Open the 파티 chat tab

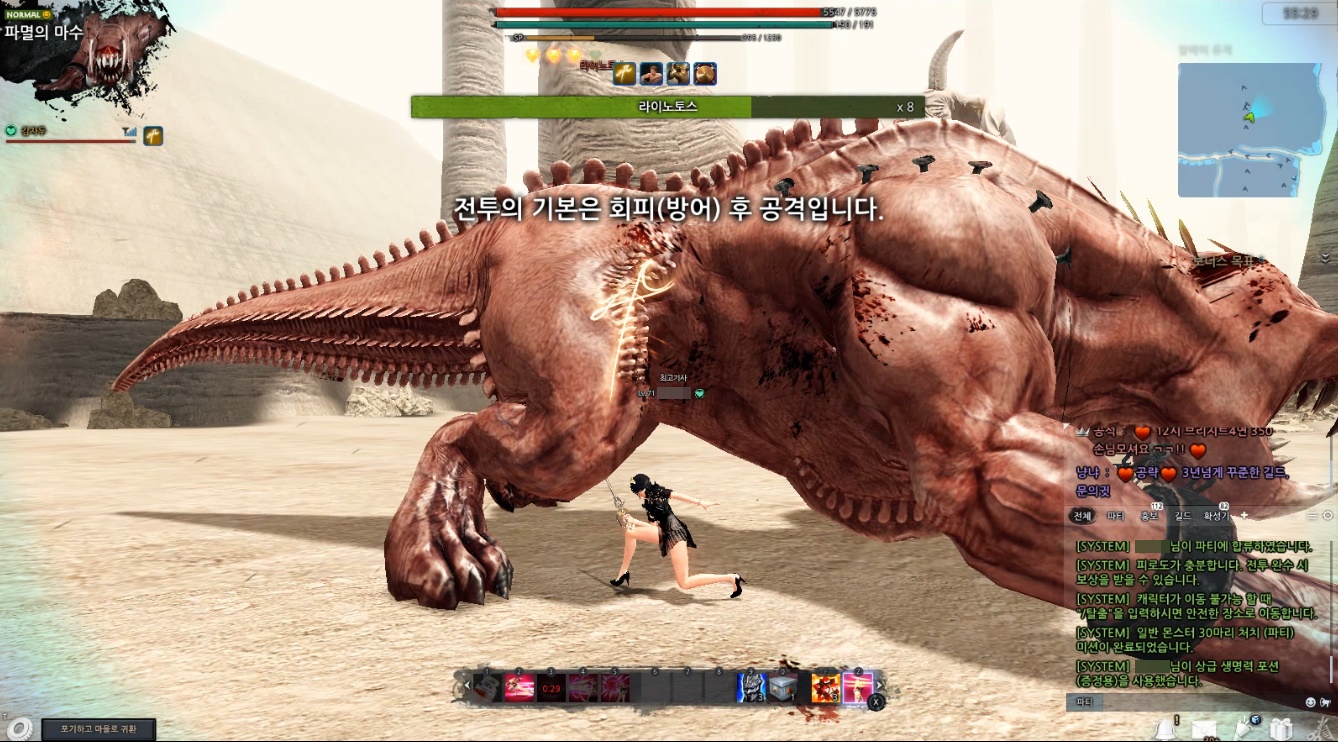[x=1115, y=516]
